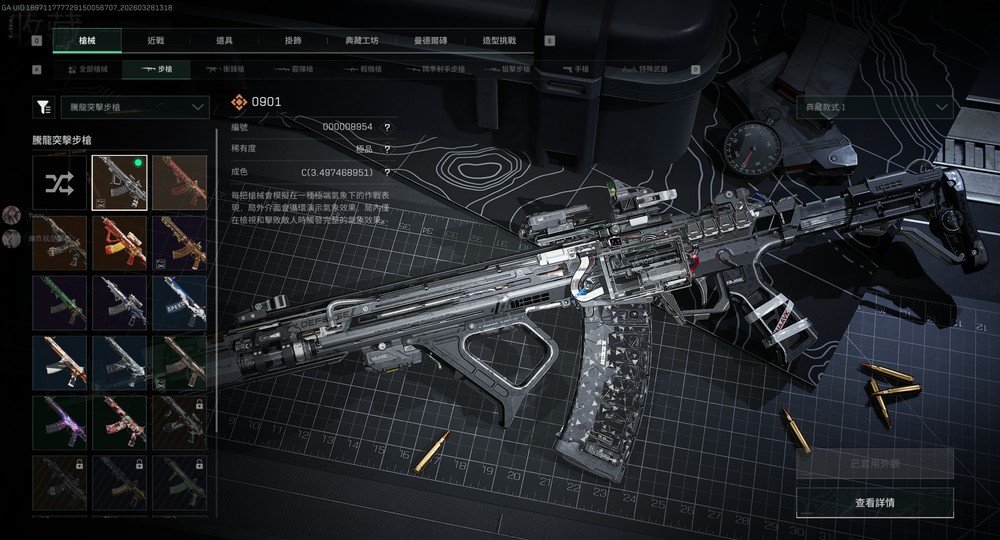Show 全部槍械 all firearms category
The width and height of the screenshot is (1000, 540).
pos(87,70)
